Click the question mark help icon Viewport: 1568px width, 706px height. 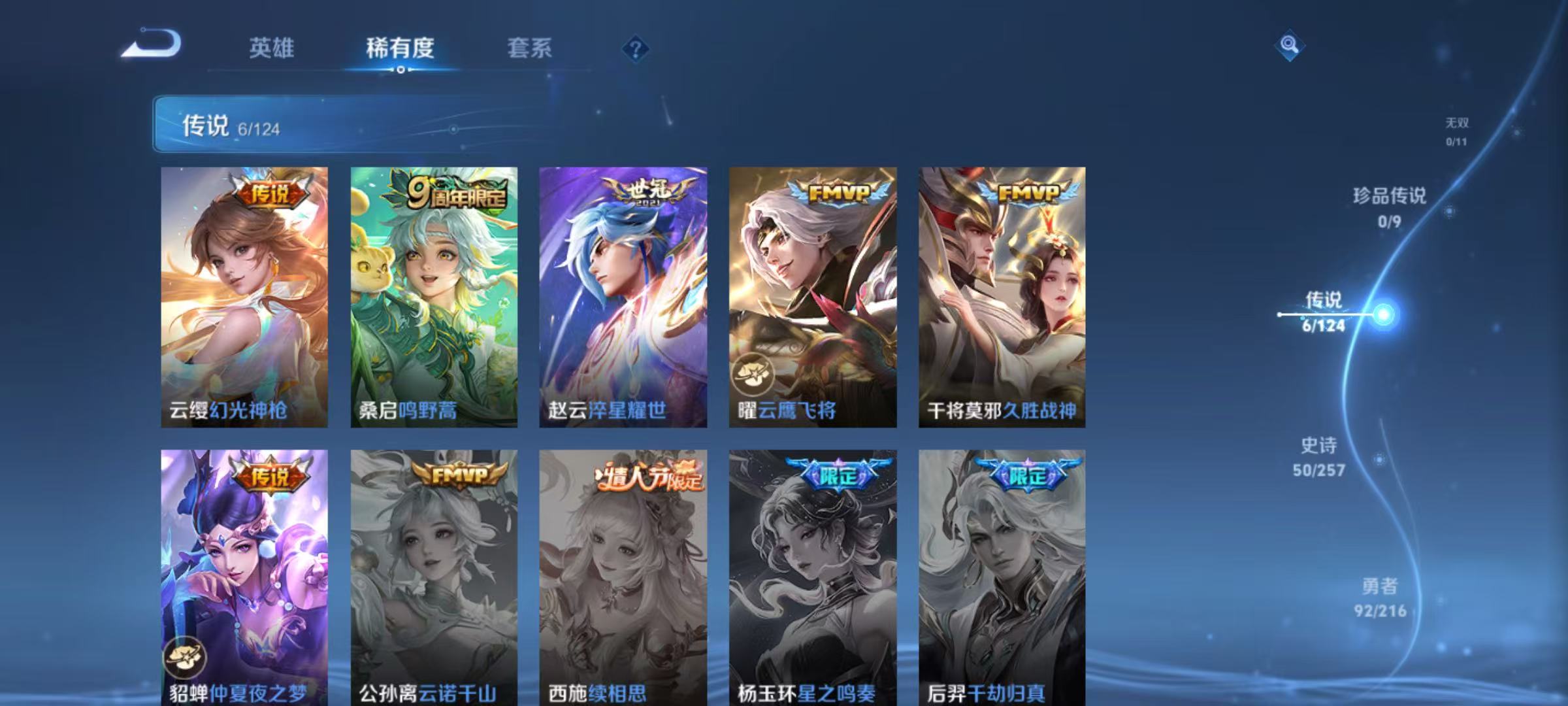[637, 48]
